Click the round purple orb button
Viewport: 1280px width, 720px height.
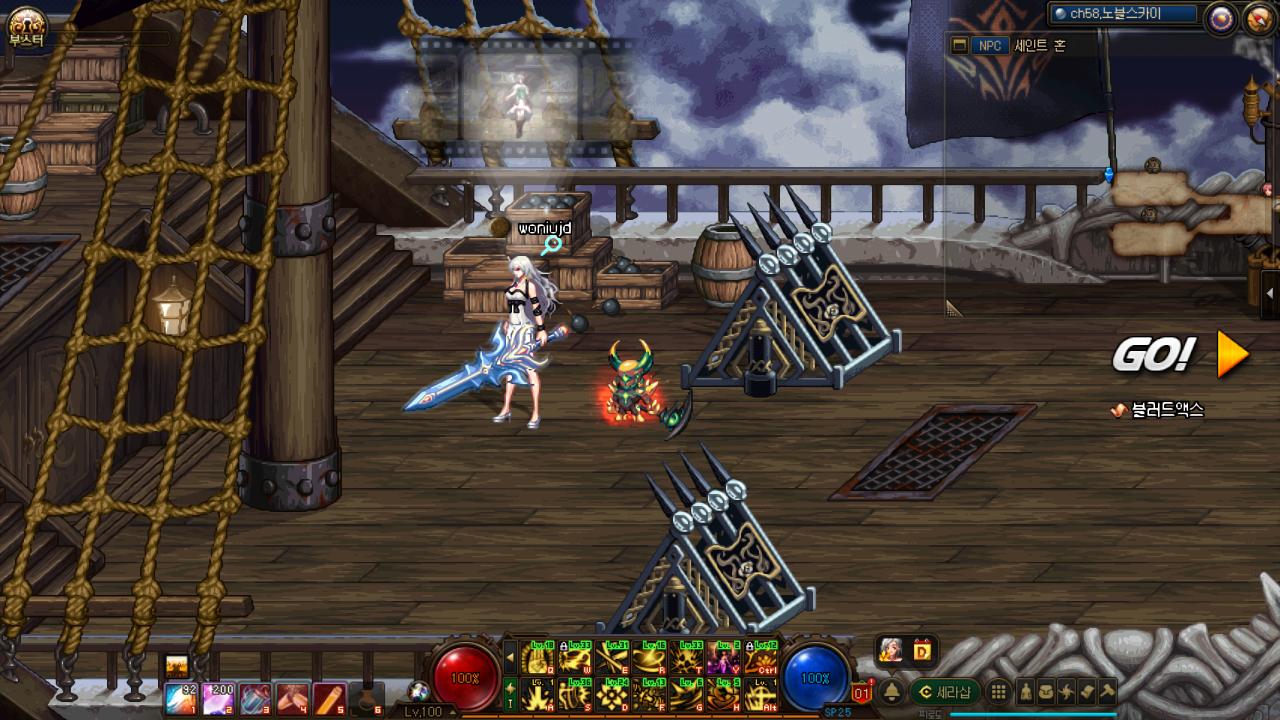1221,17
